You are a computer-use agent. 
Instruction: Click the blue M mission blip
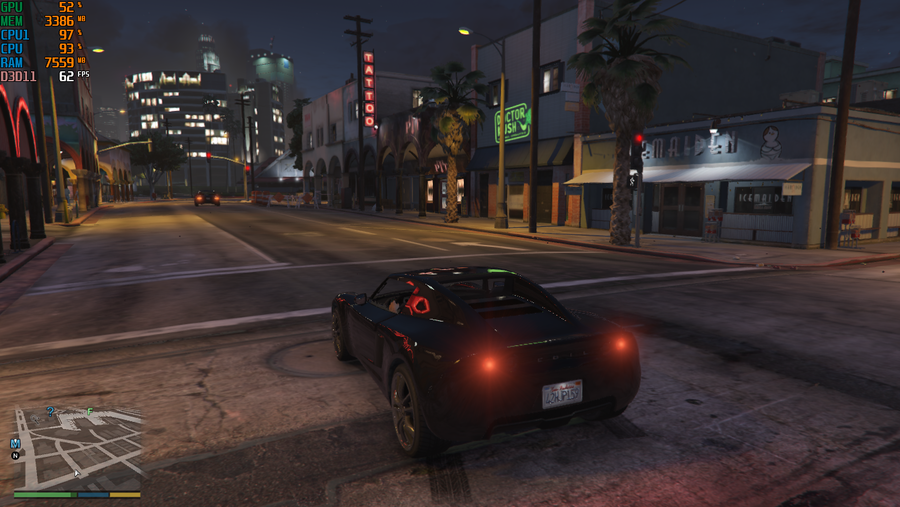15,442
